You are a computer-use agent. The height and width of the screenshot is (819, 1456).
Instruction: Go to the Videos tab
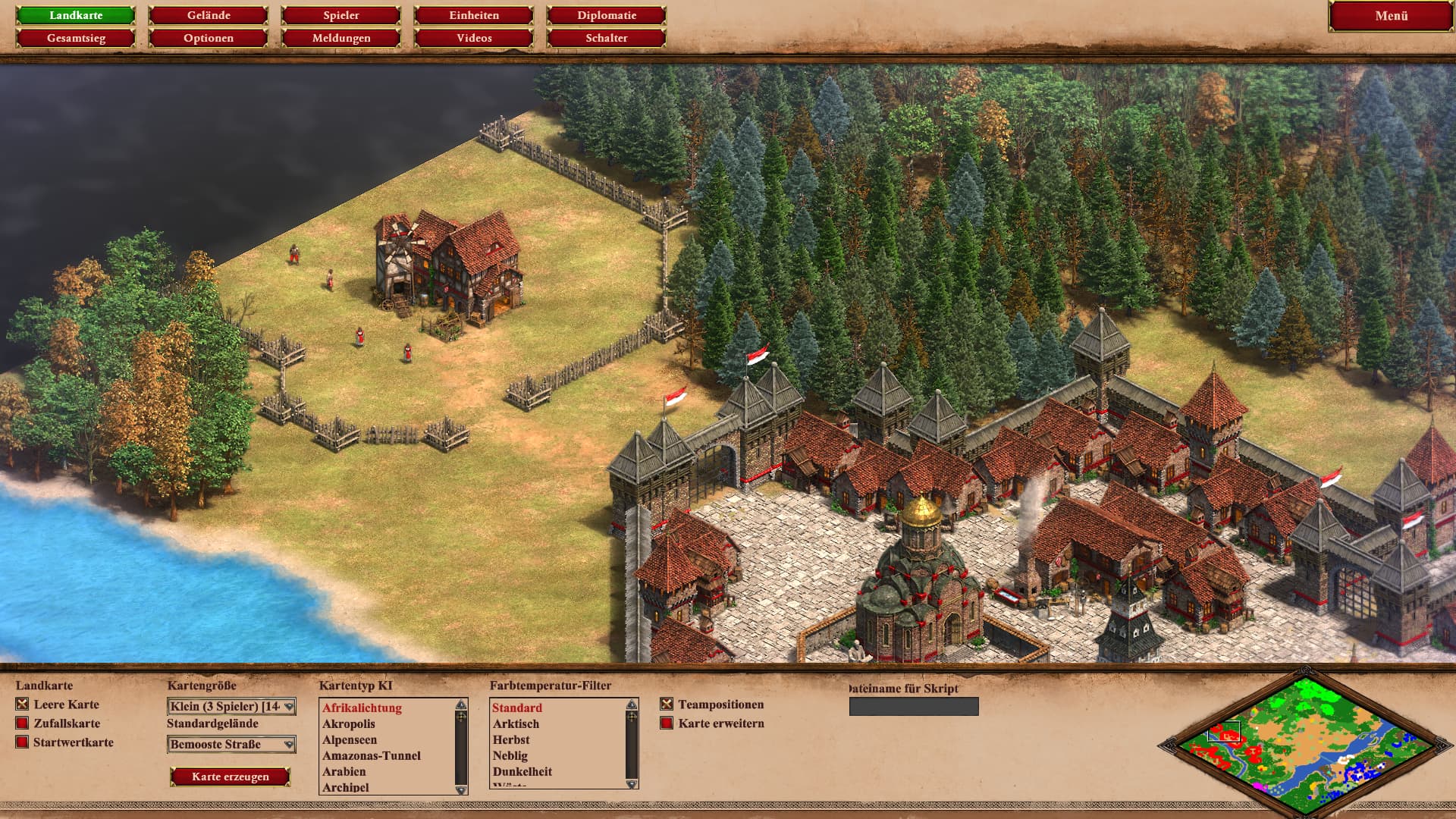point(474,38)
